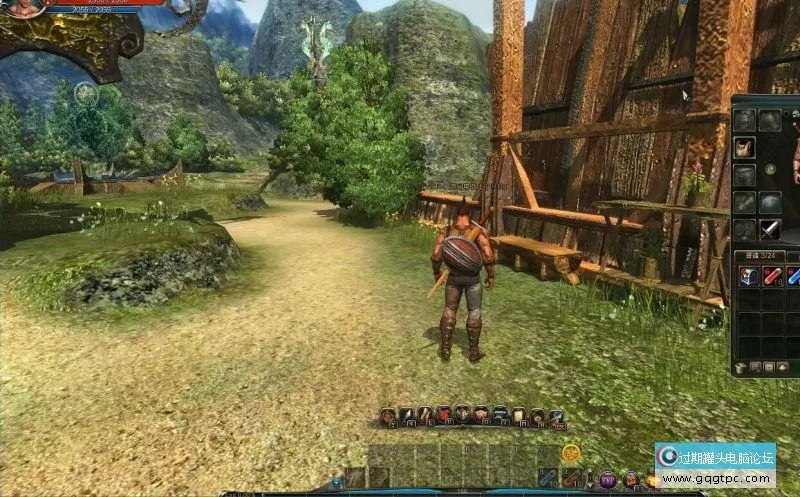Click the gold coin shop icon
This screenshot has height=497, width=800.
(x=571, y=453)
